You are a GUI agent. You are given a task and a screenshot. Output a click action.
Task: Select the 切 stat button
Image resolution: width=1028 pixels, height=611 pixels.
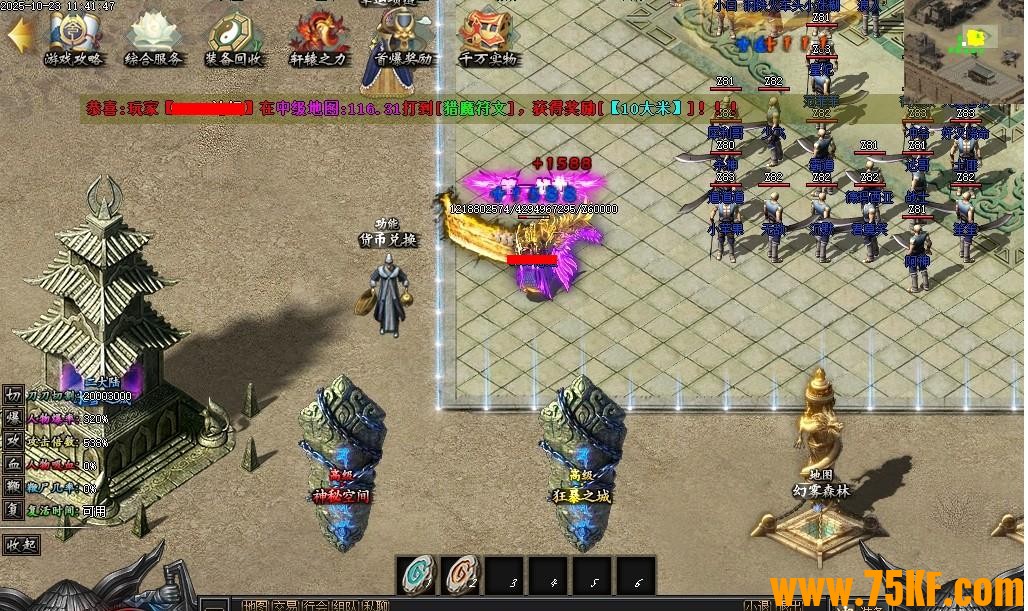click(14, 395)
